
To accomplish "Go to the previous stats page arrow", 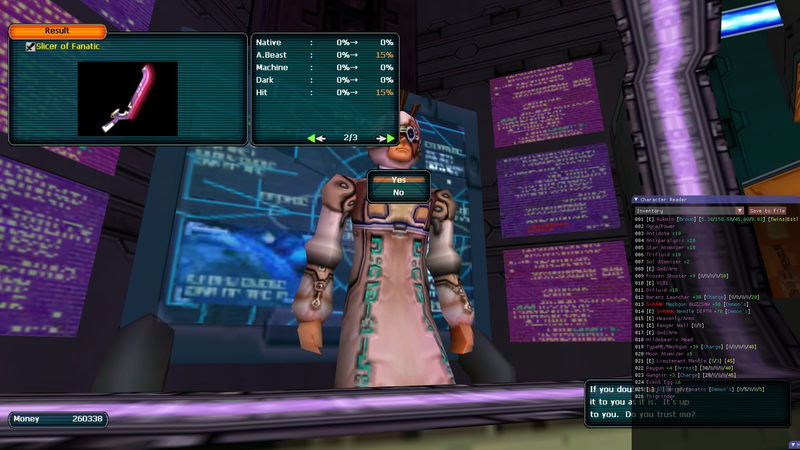I will click(x=316, y=138).
